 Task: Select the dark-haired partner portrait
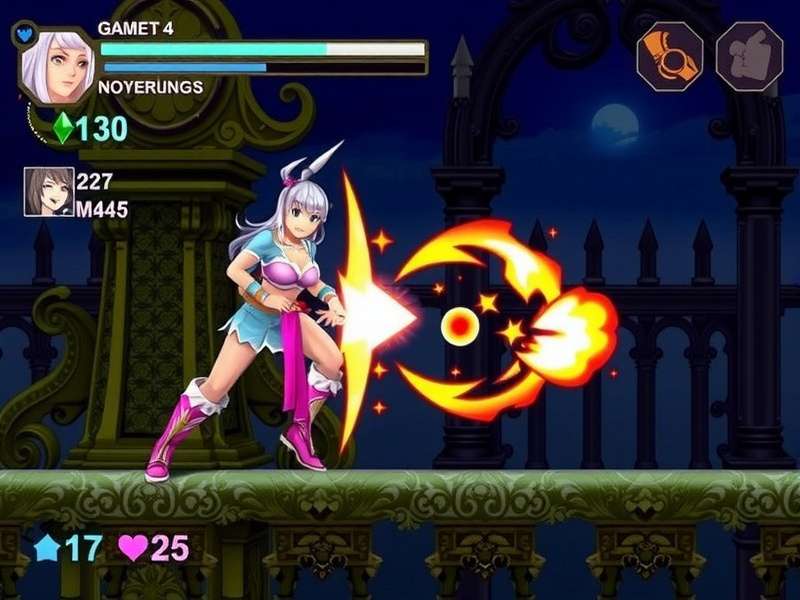(49, 192)
